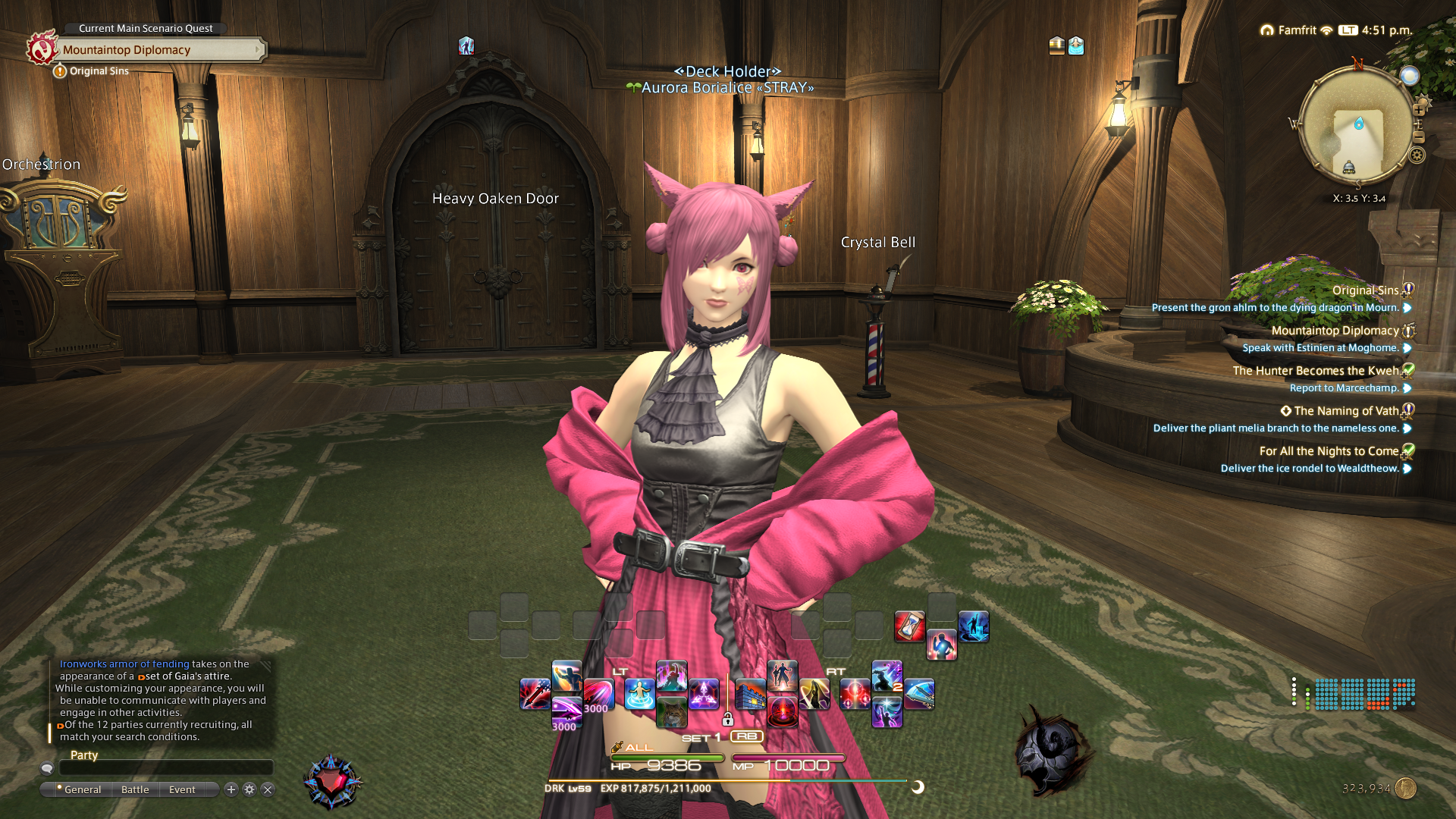Screen dimensions: 1456x819
Task: Switch to the Event chat tab
Action: [x=182, y=789]
